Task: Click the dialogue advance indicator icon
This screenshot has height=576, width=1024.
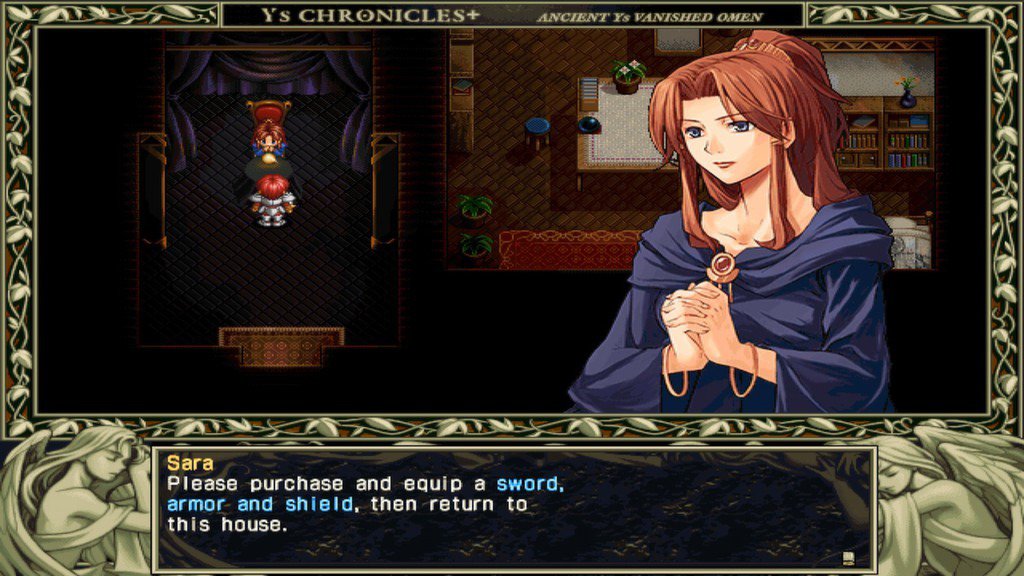Action: point(848,557)
